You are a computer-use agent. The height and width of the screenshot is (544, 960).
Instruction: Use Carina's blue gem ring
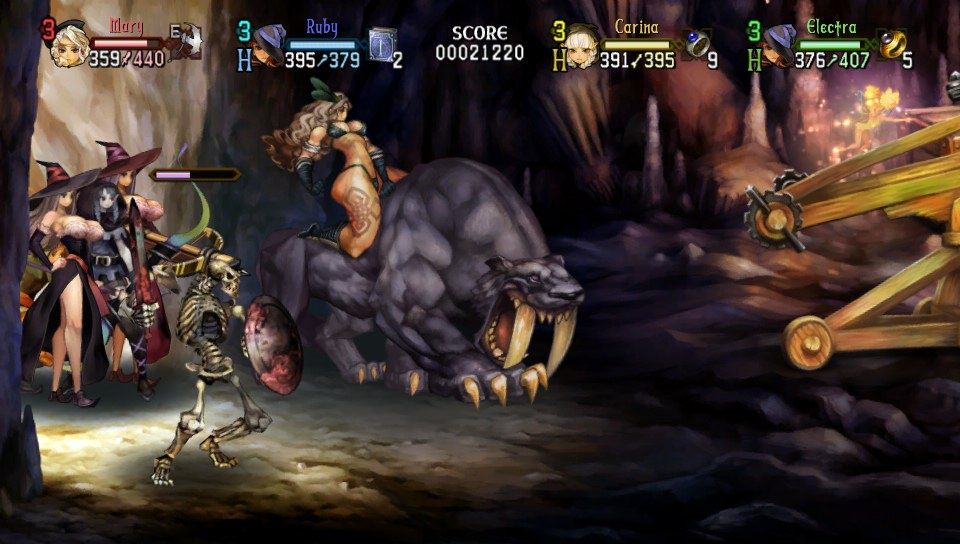(696, 43)
